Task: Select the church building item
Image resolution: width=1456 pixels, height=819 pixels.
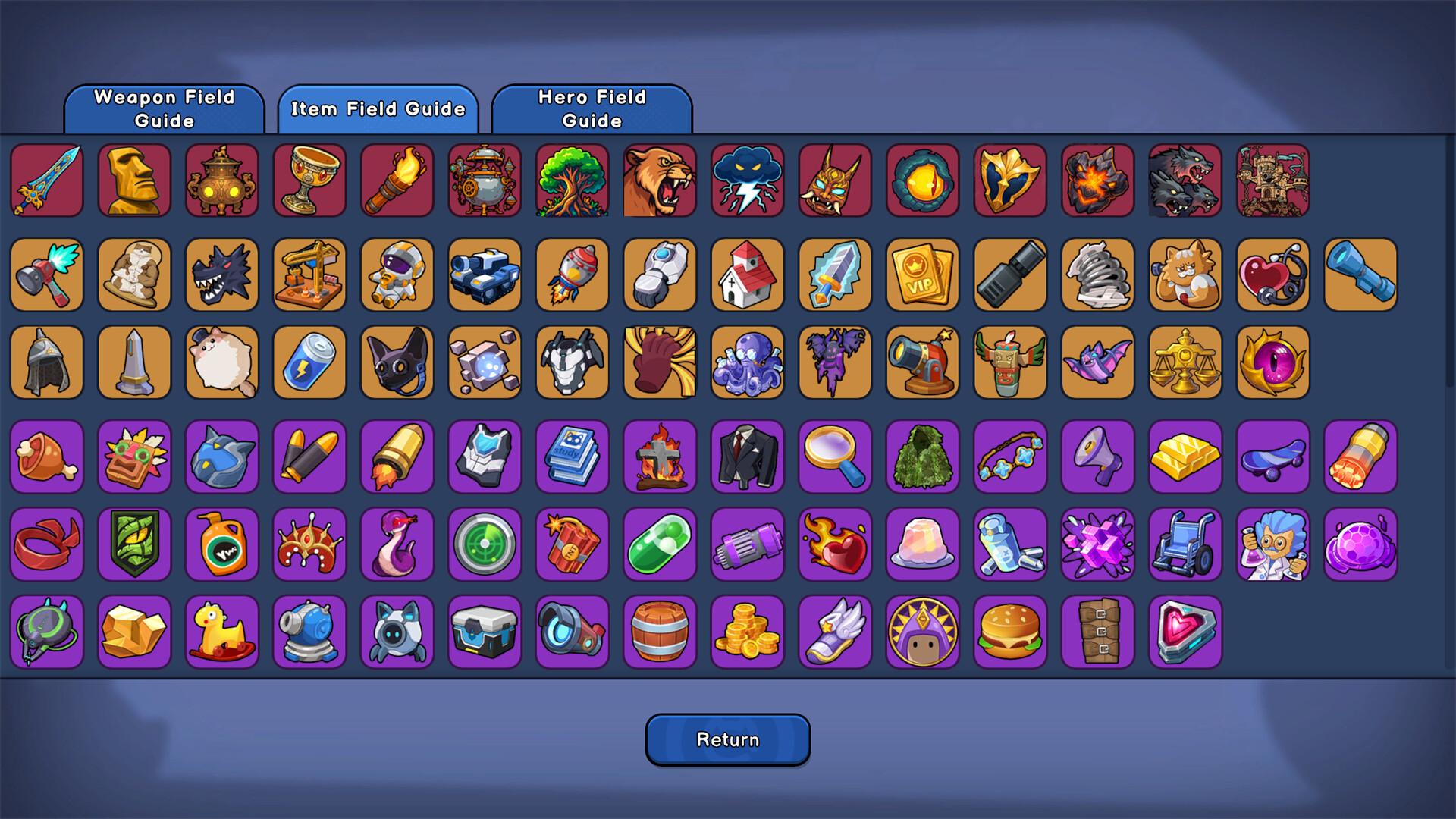Action: tap(747, 275)
